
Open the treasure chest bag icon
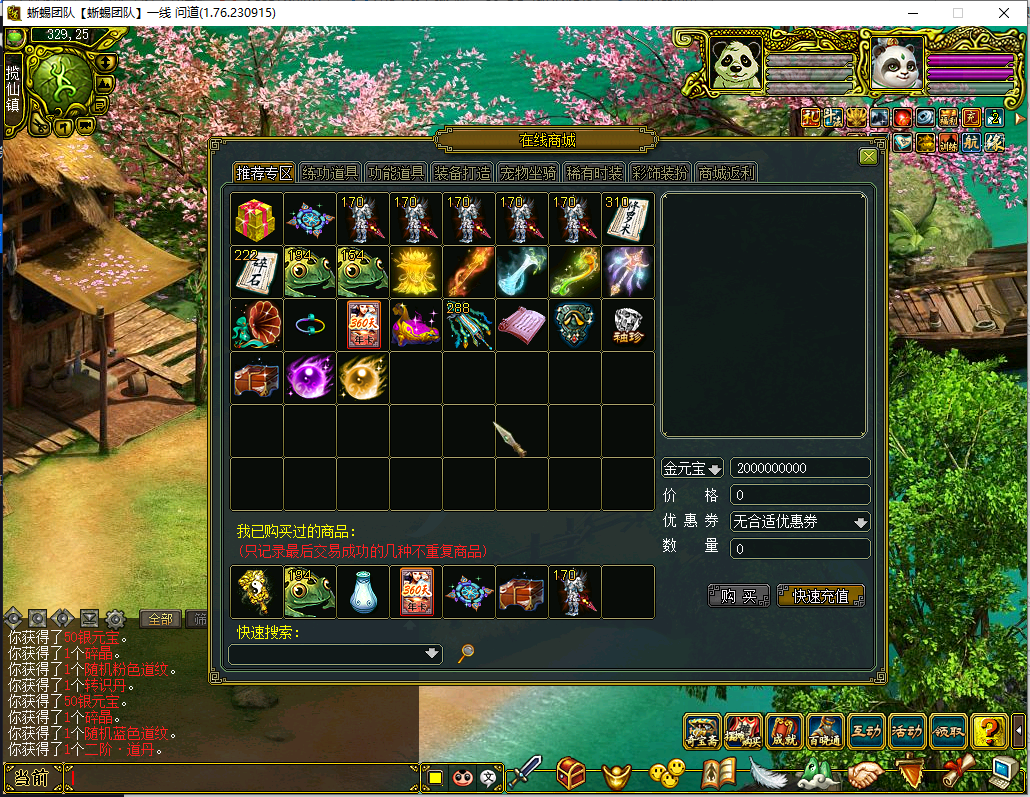571,772
